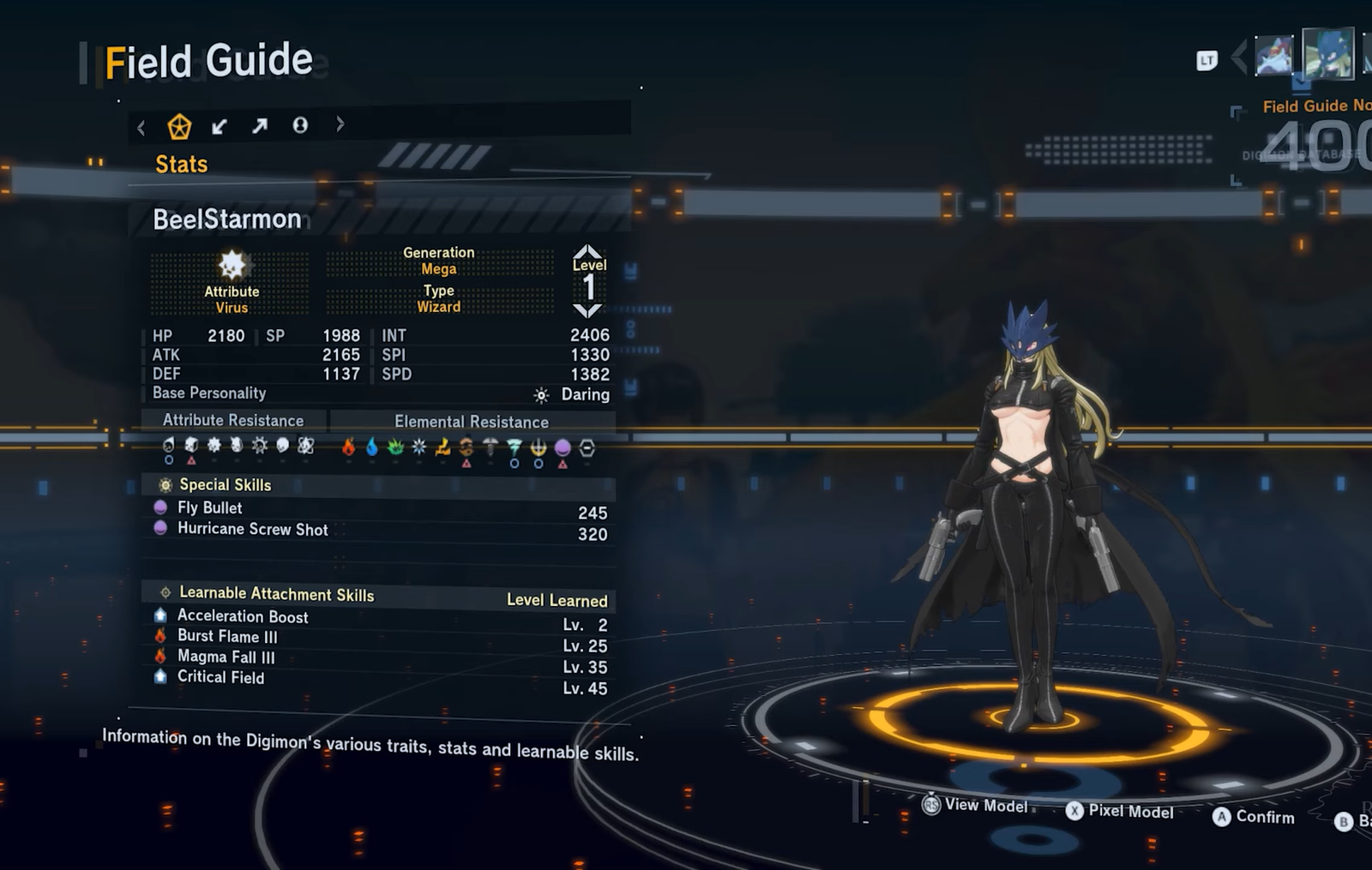Select the previous Digimon portrait thumbnail
The width and height of the screenshot is (1372, 870).
1273,56
